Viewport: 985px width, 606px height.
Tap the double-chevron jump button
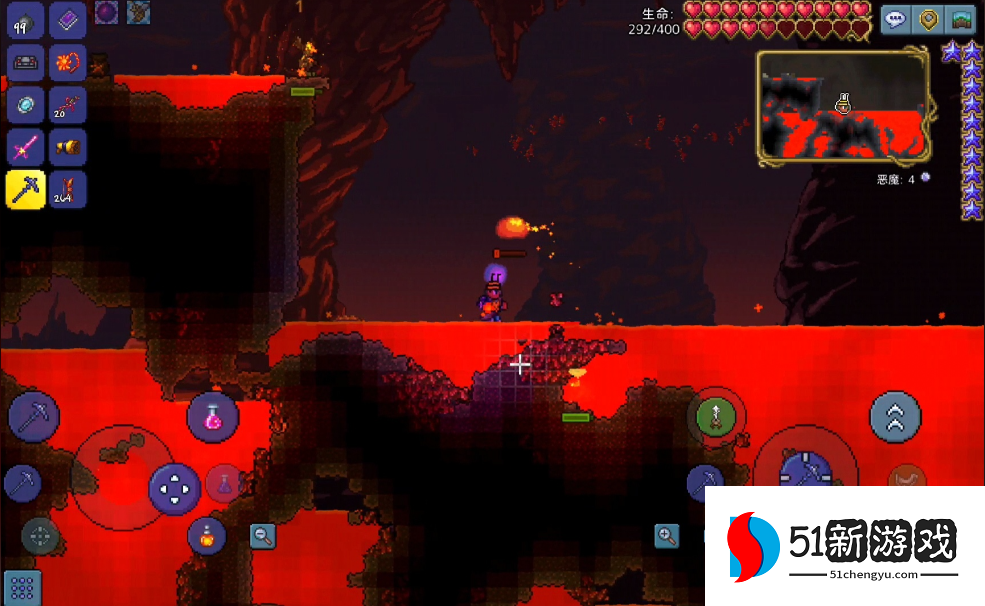(895, 417)
